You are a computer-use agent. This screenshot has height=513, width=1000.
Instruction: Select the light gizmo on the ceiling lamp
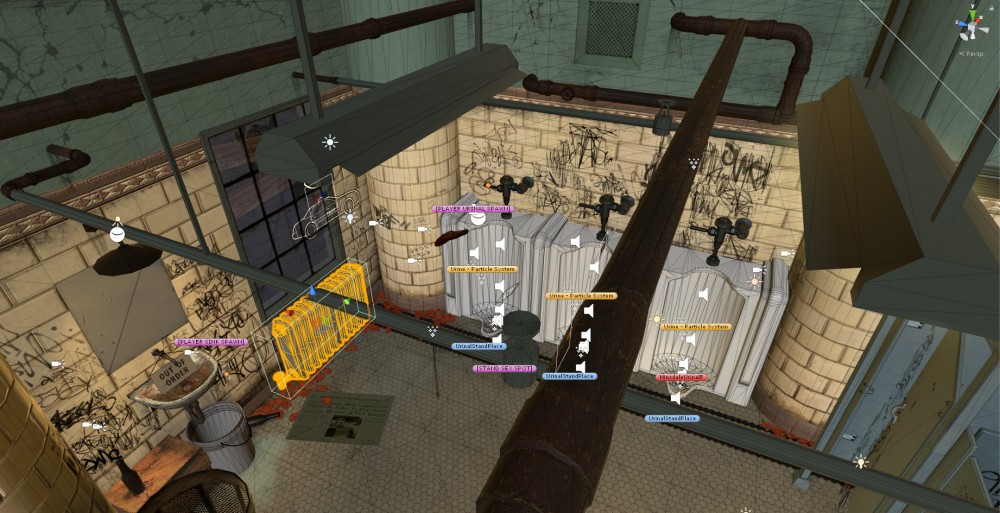tap(329, 142)
